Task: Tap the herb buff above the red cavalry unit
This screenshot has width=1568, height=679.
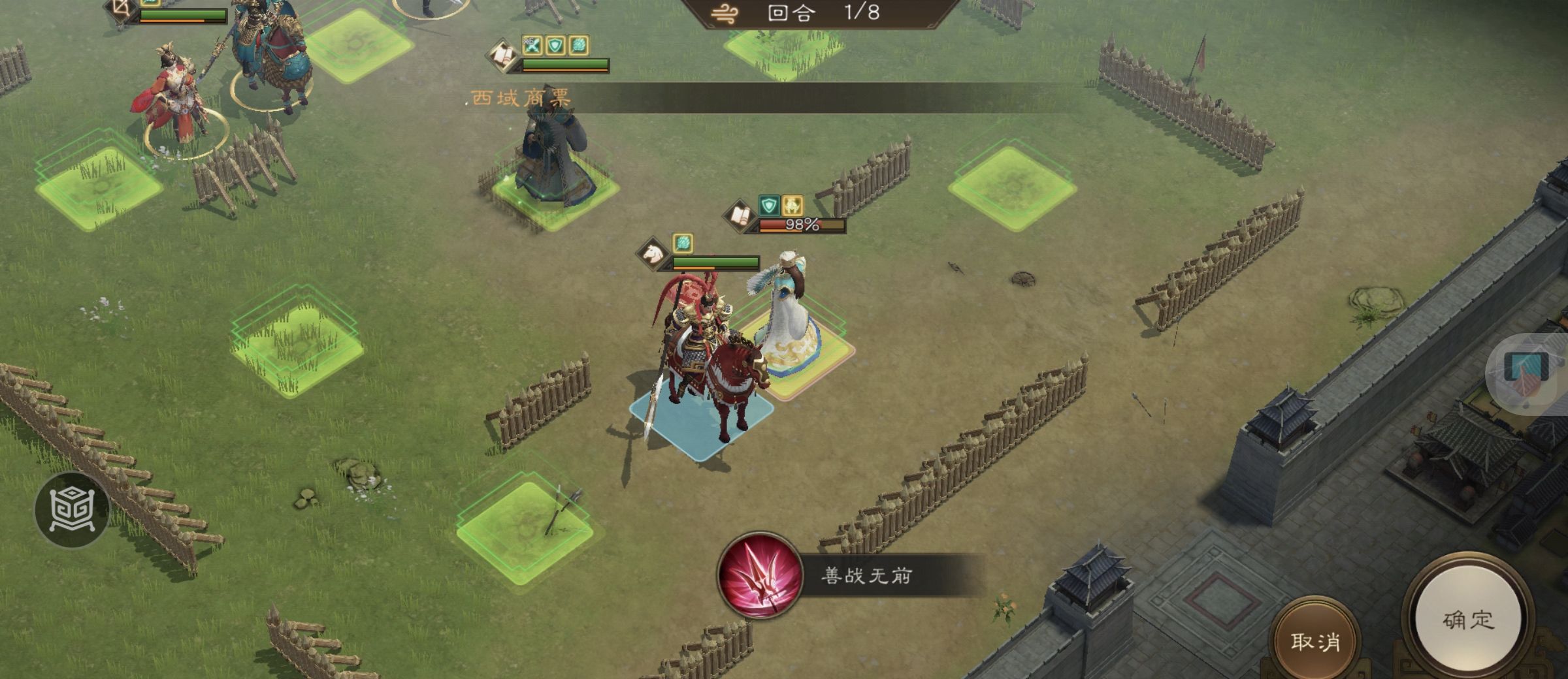Action: tap(682, 243)
